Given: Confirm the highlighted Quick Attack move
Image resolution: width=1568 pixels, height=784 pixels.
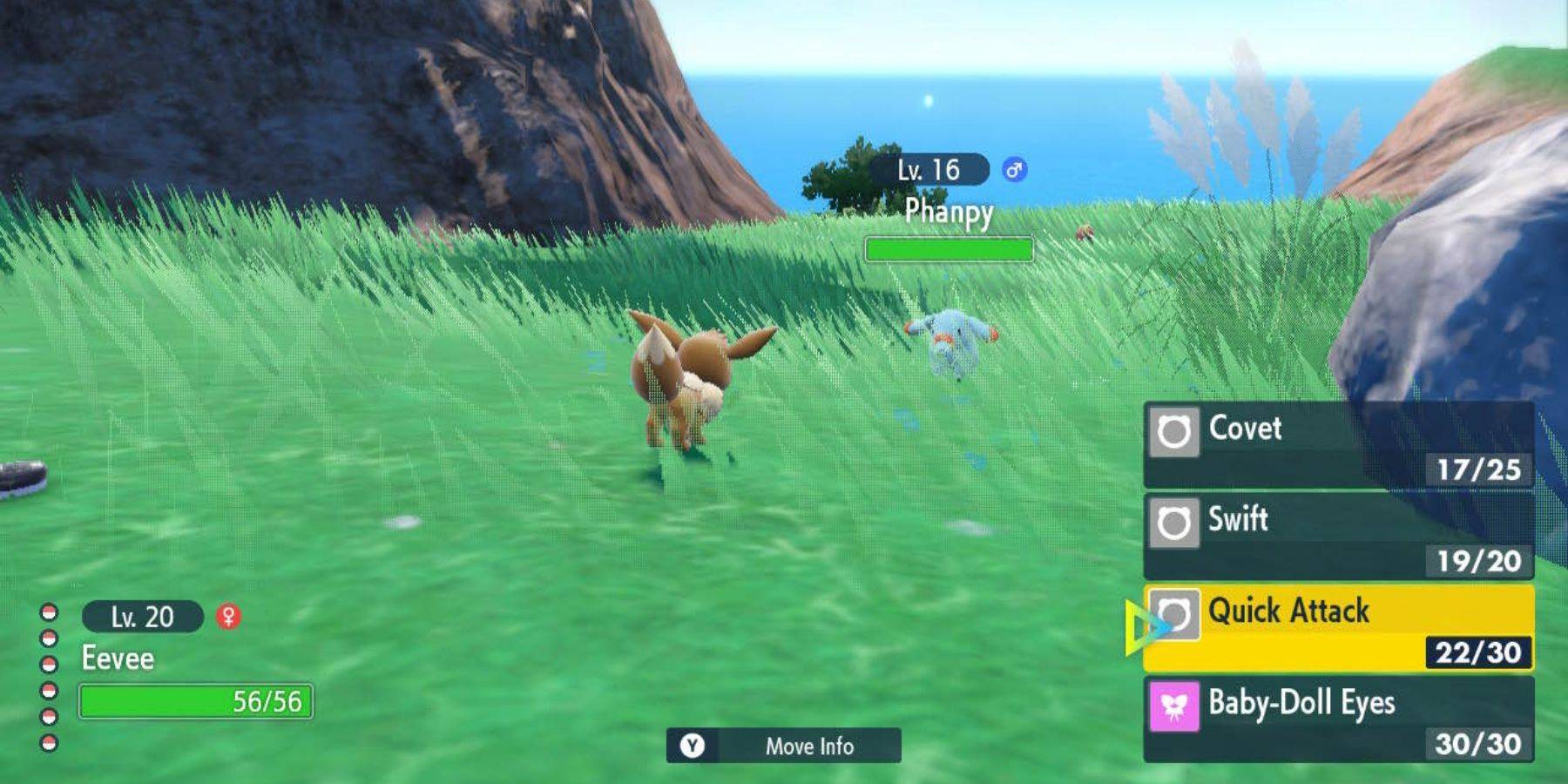Looking at the screenshot, I should coord(1288,612).
